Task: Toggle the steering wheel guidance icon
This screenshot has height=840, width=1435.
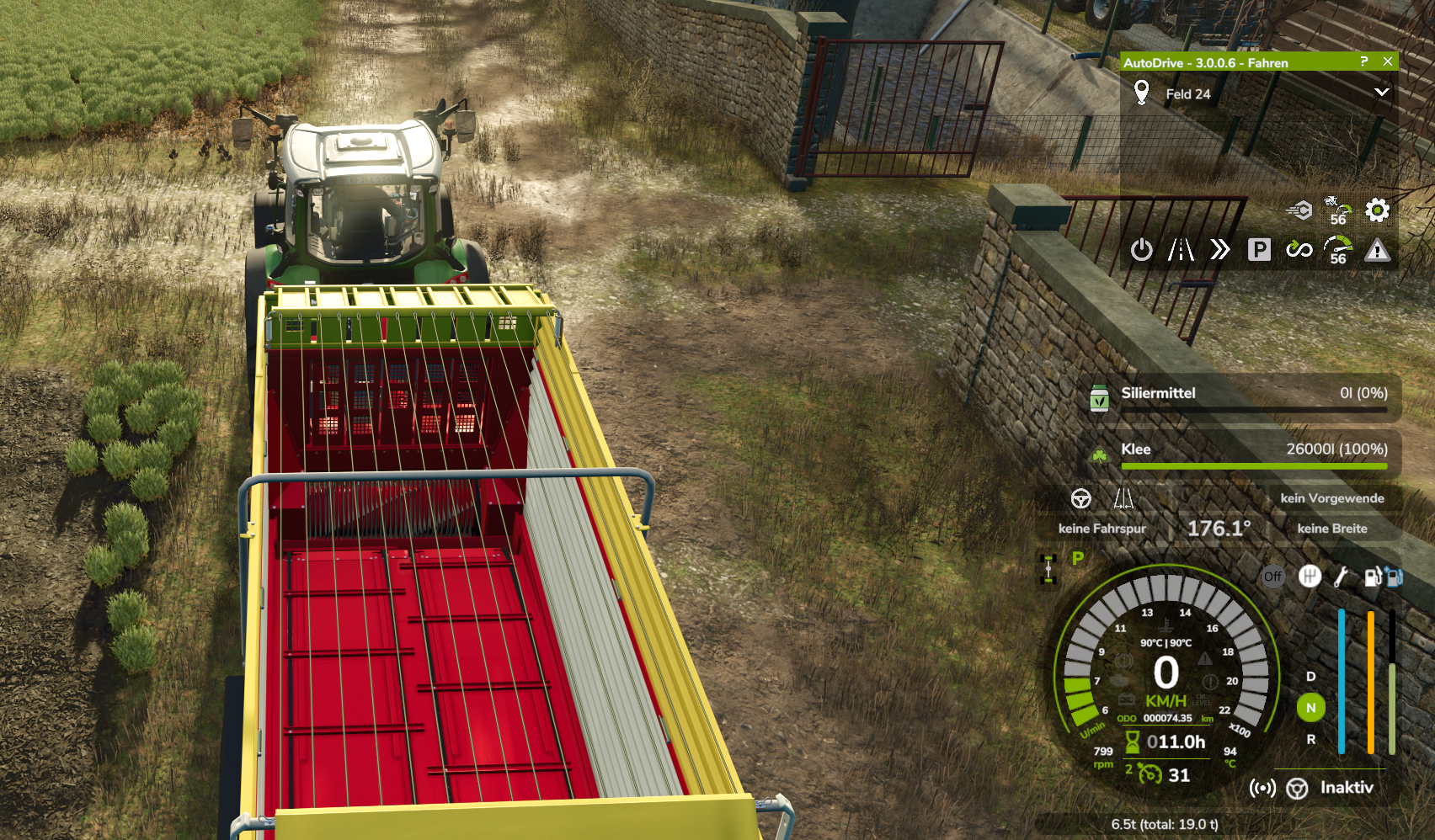Action: [x=1081, y=498]
